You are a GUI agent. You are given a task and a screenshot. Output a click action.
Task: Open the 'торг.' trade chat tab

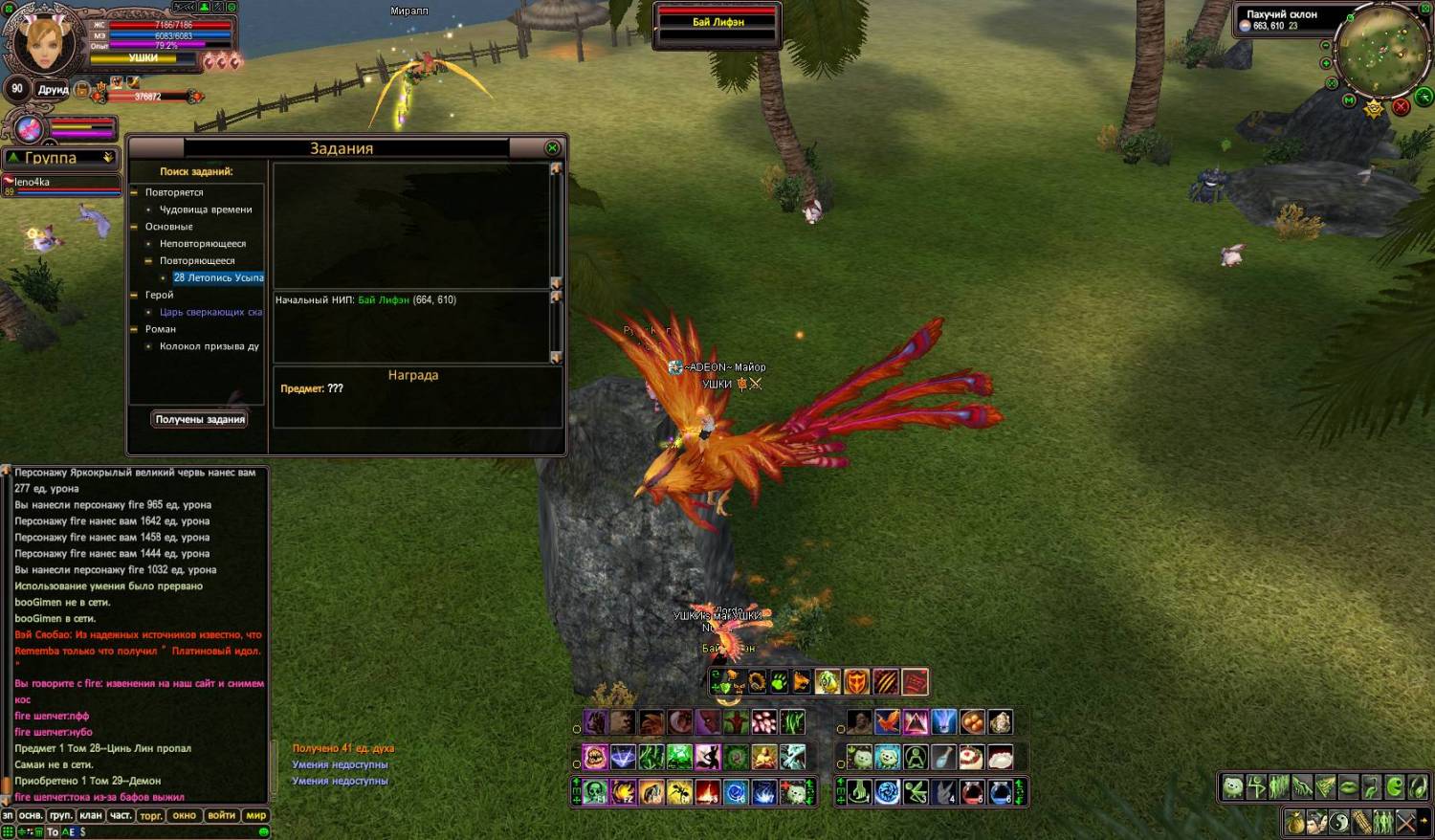click(151, 816)
